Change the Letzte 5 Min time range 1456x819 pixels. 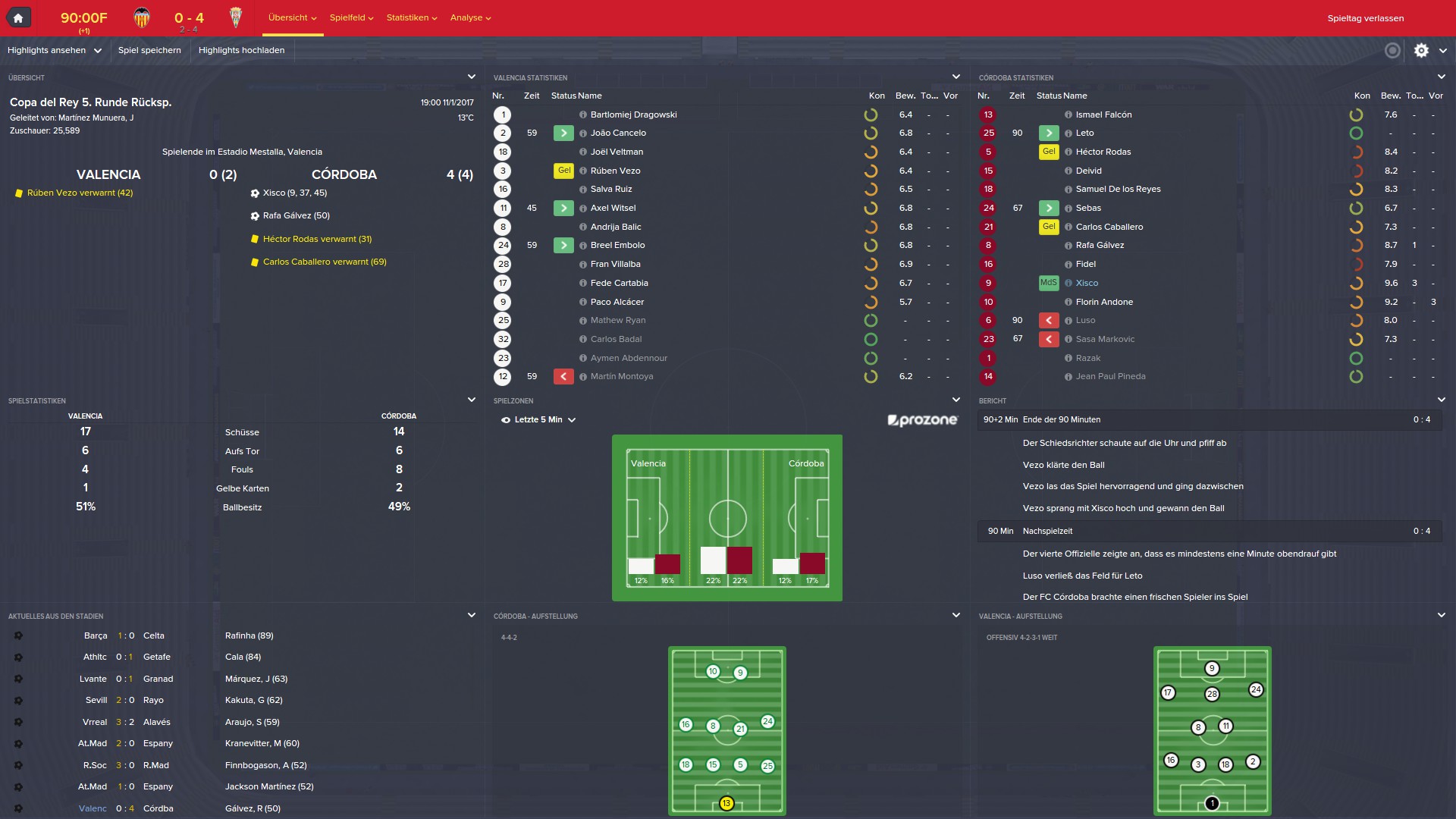(x=538, y=419)
